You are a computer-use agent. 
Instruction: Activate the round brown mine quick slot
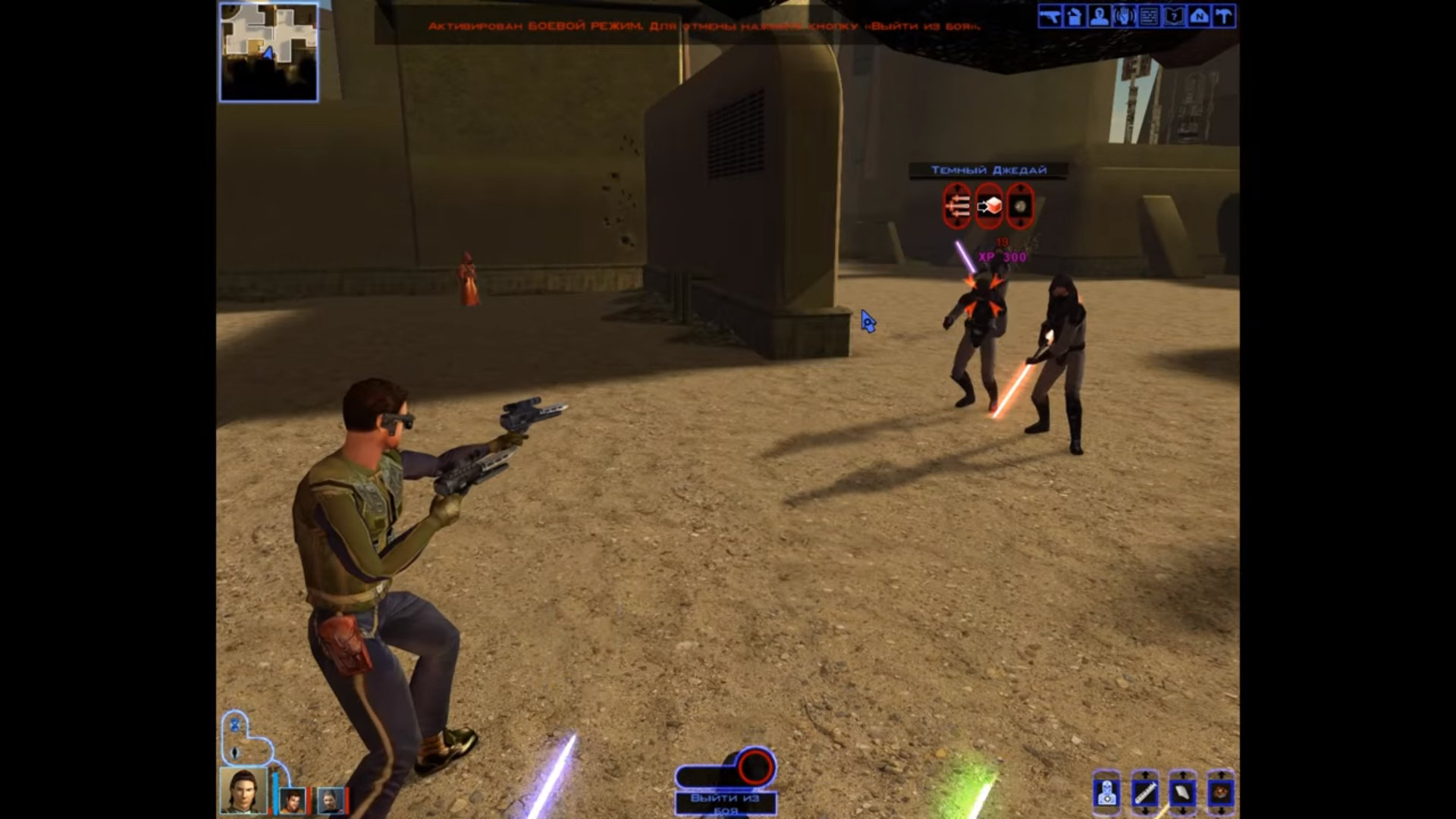1220,793
